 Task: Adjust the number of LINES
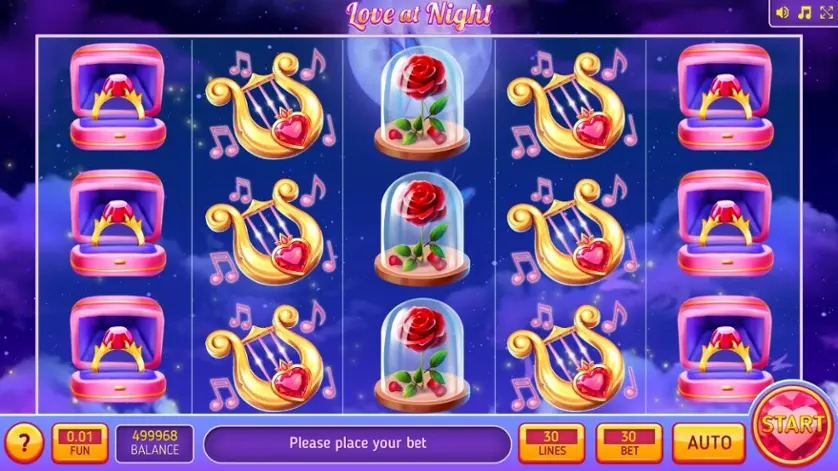[x=551, y=442]
